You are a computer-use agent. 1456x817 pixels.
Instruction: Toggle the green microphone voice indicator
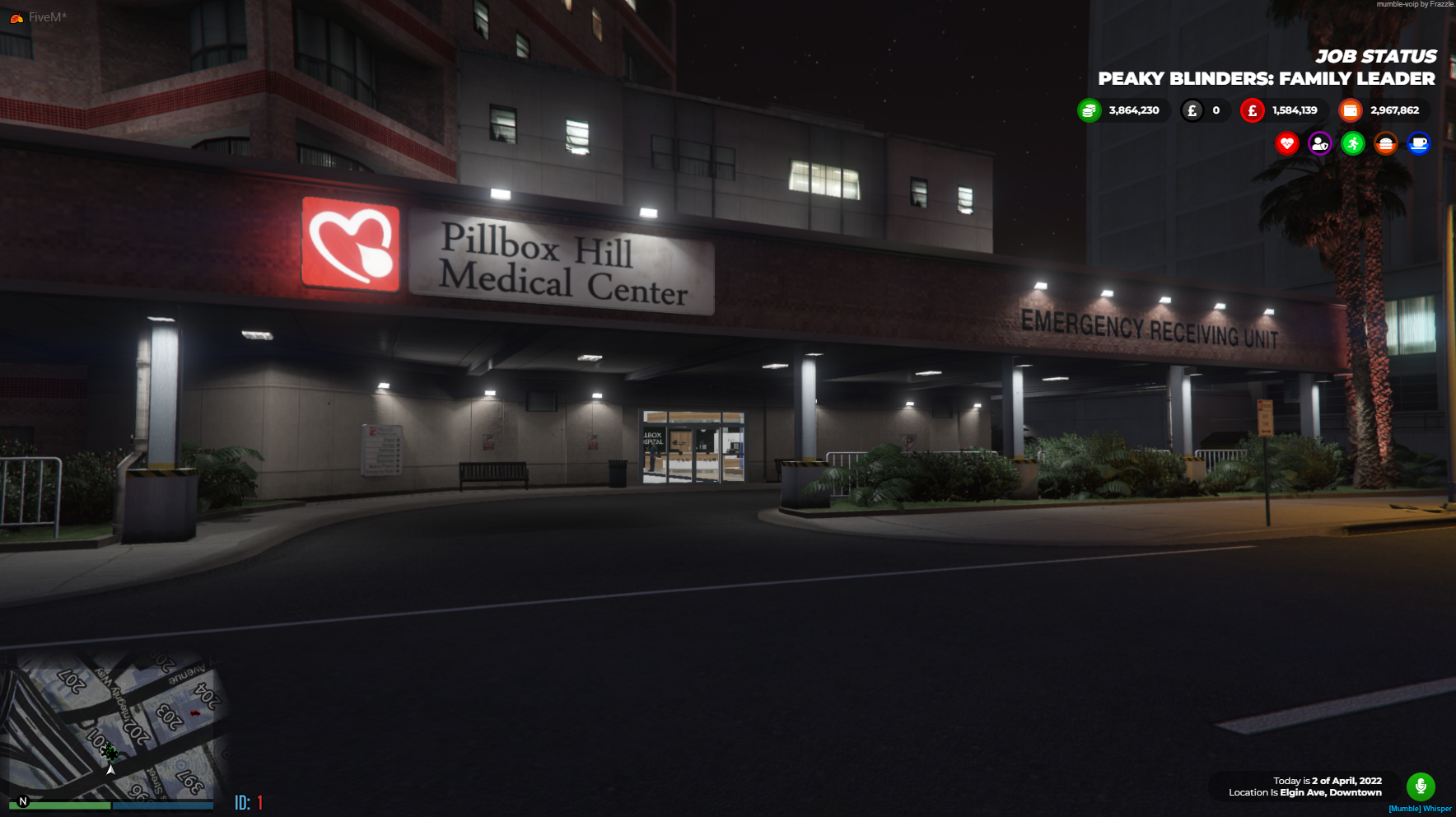click(x=1420, y=787)
